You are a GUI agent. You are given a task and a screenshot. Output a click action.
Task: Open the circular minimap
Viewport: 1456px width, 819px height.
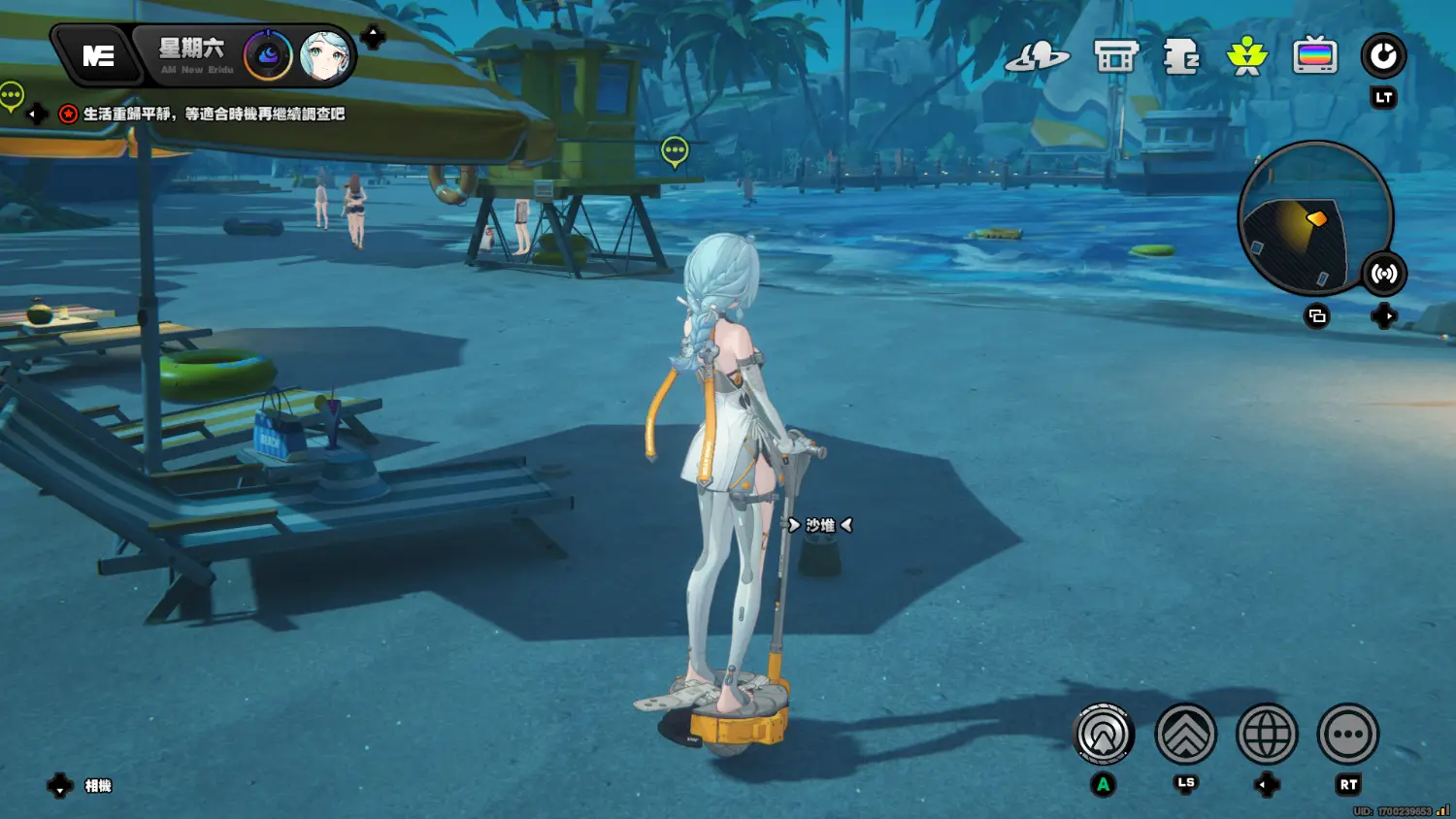[1313, 217]
